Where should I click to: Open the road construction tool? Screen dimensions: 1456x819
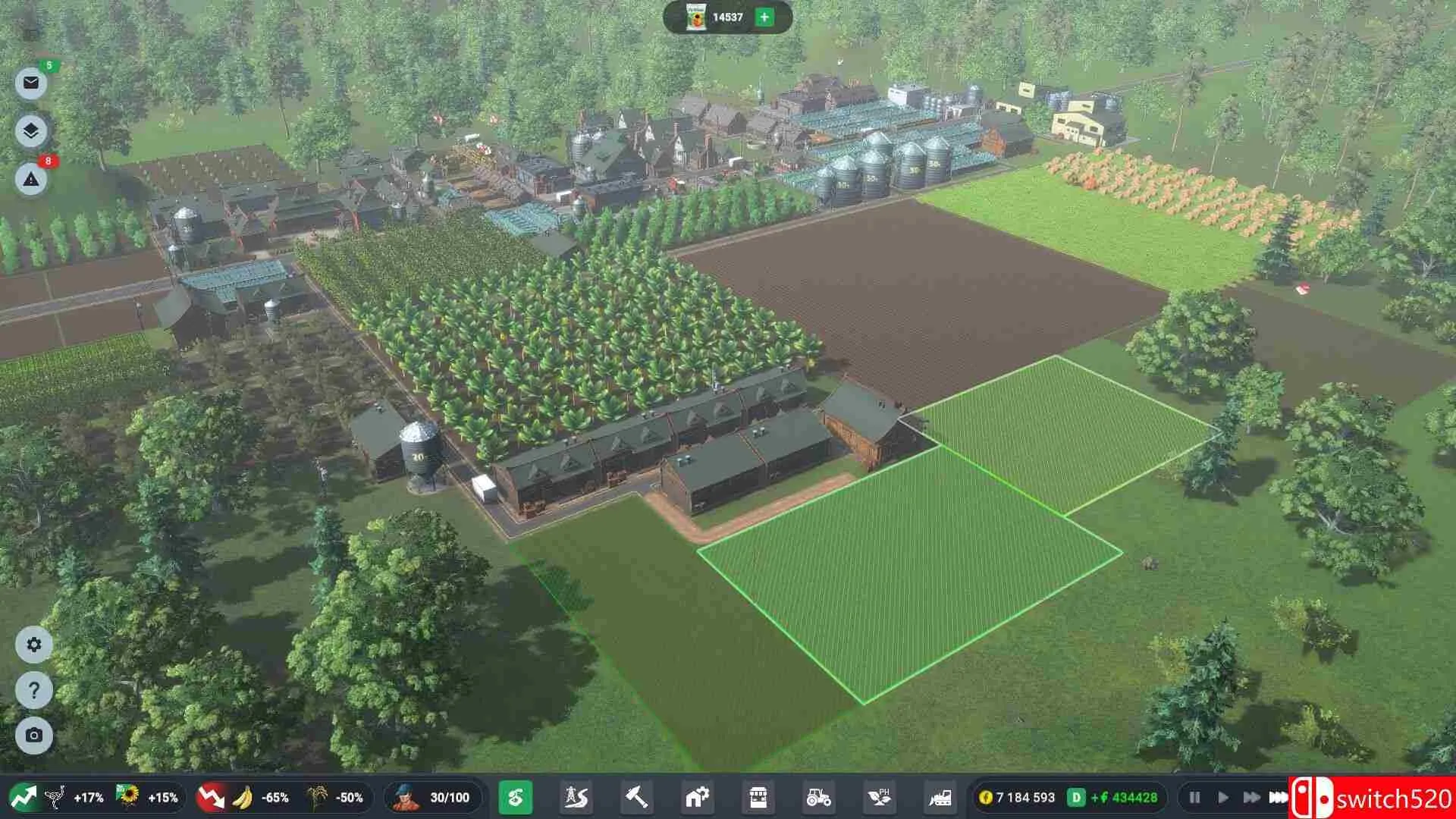(x=578, y=798)
